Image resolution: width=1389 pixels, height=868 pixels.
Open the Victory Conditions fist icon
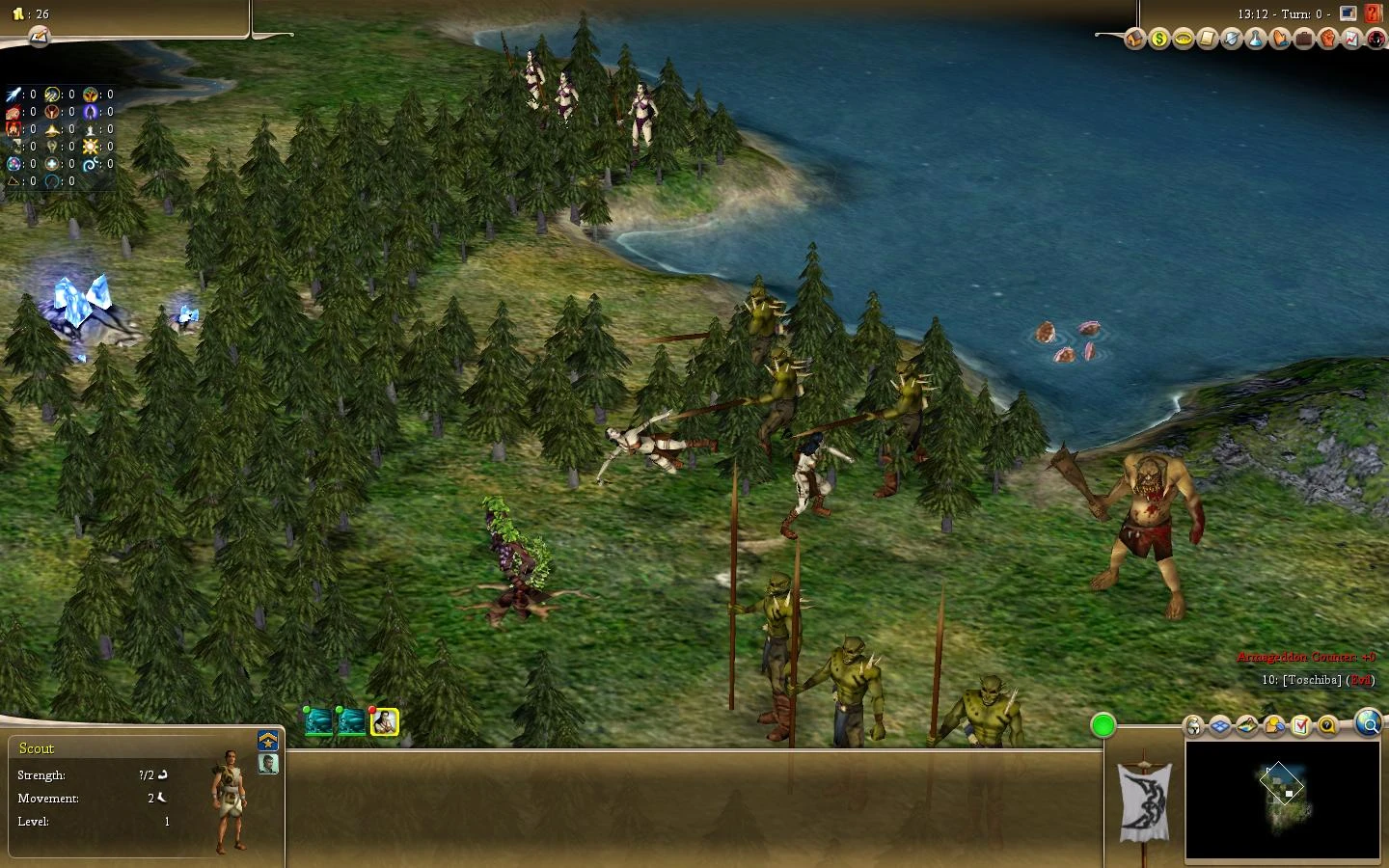(1328, 39)
